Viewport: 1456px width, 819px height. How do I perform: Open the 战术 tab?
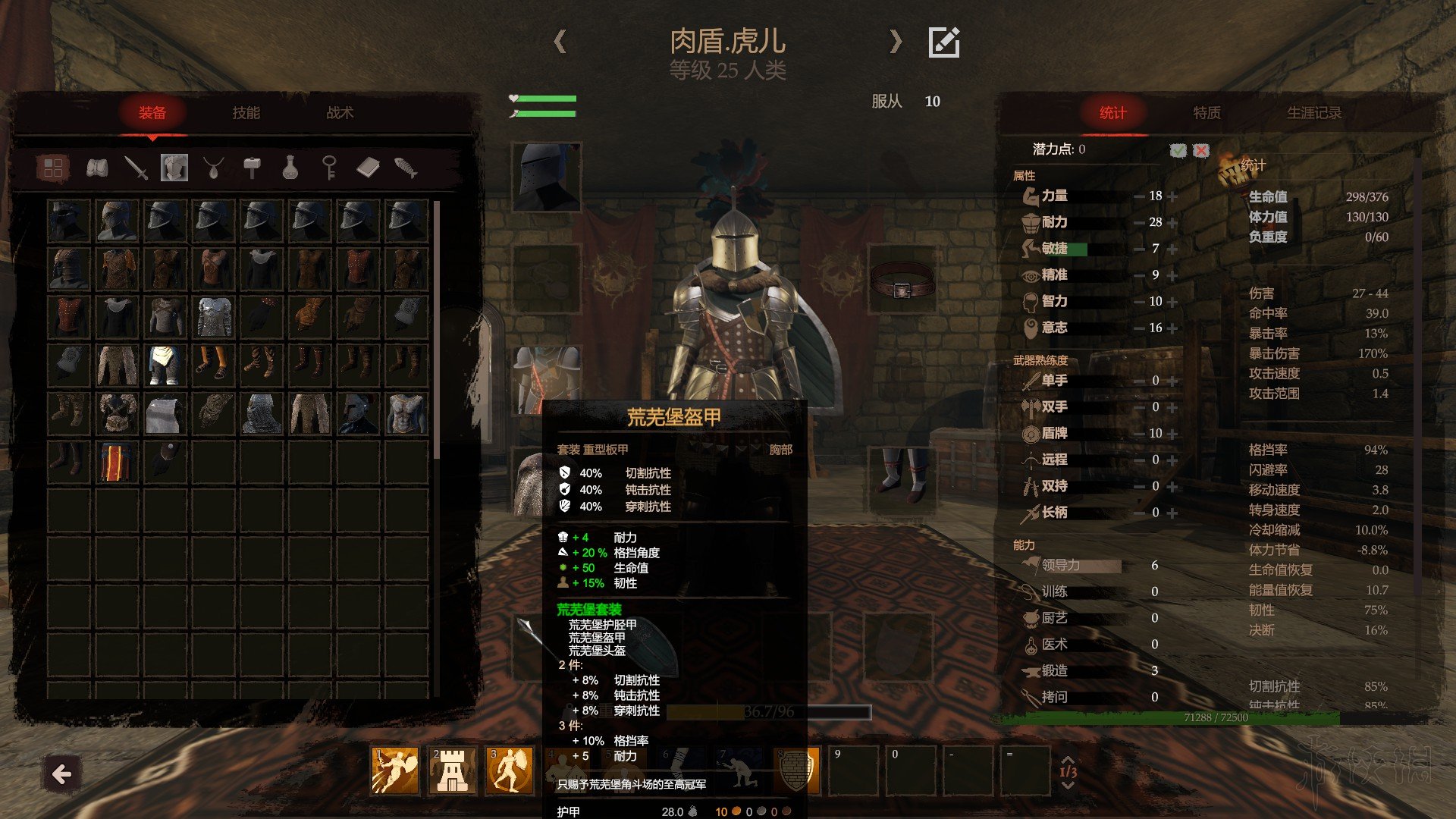click(340, 113)
